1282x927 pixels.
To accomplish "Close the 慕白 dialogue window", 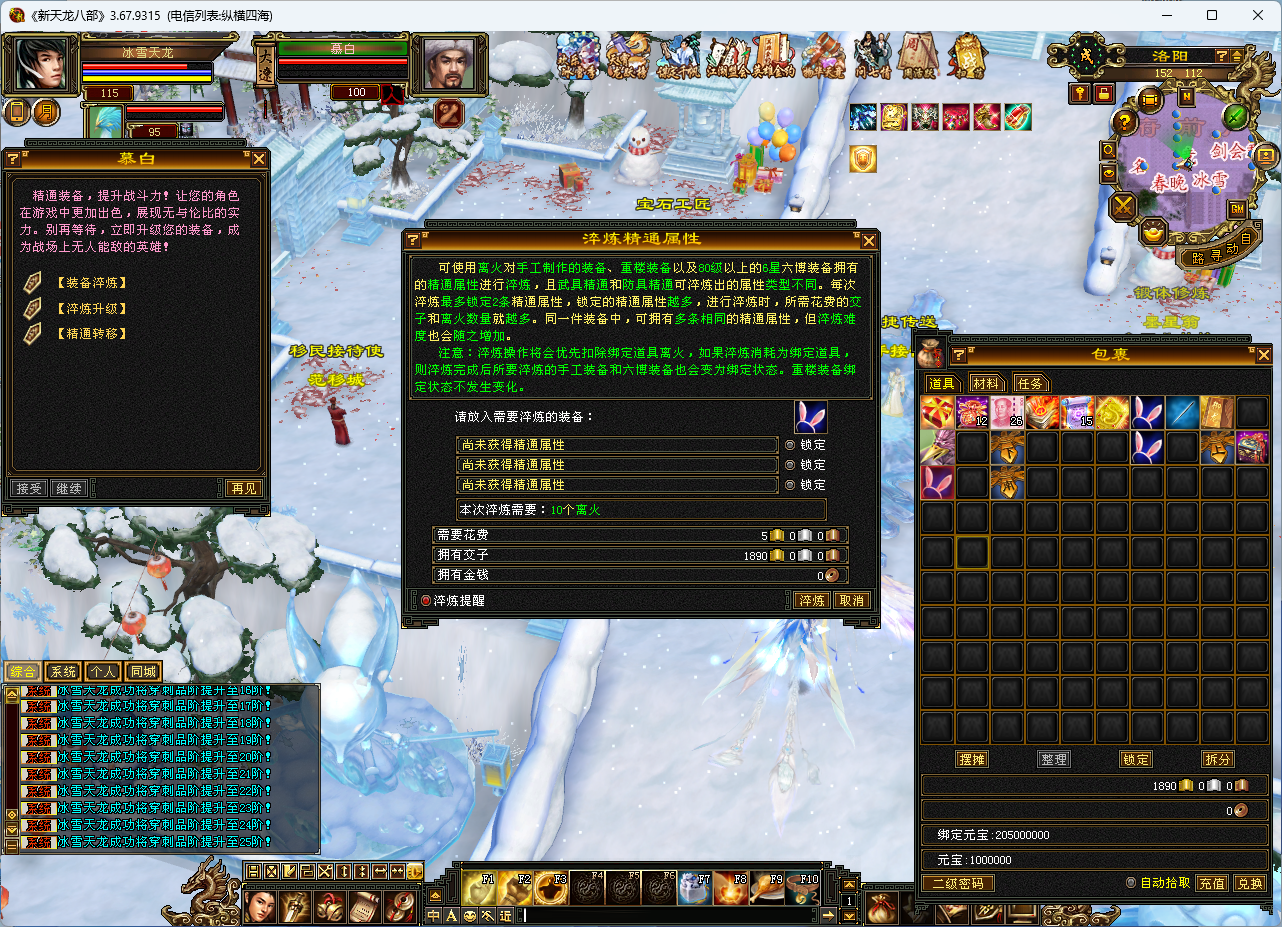I will point(259,159).
